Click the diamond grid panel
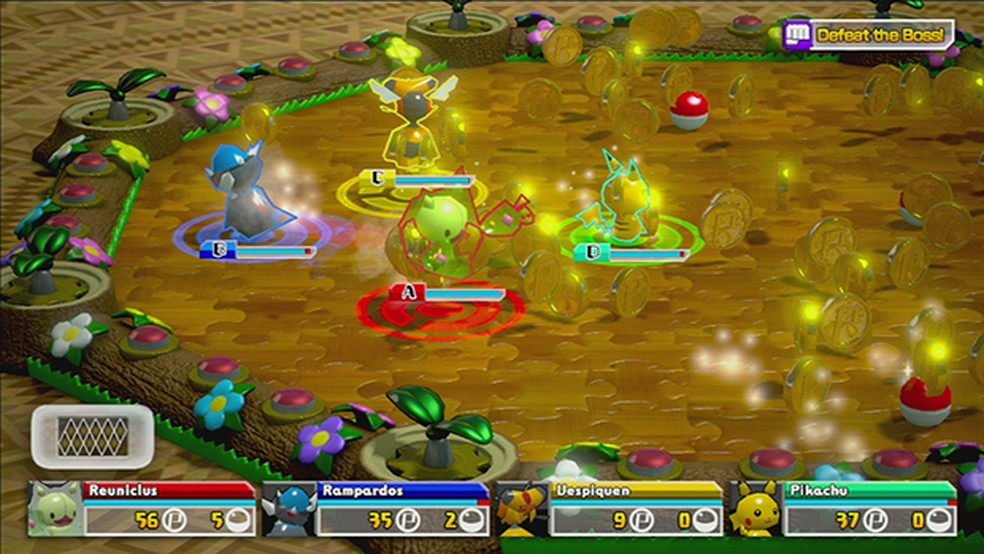The height and width of the screenshot is (554, 984). (x=92, y=437)
